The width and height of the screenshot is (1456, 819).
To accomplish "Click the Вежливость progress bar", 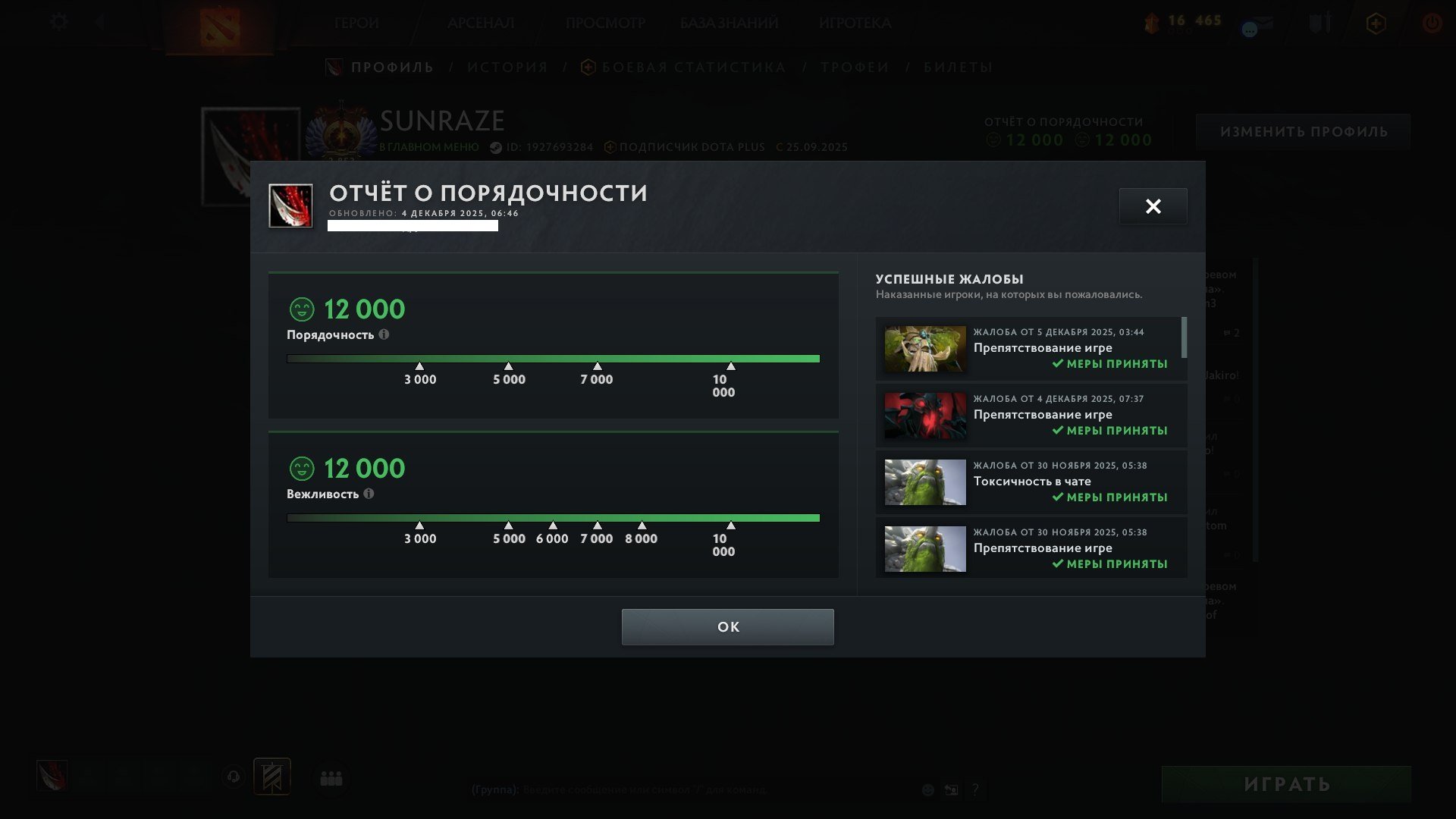I will pos(553,516).
